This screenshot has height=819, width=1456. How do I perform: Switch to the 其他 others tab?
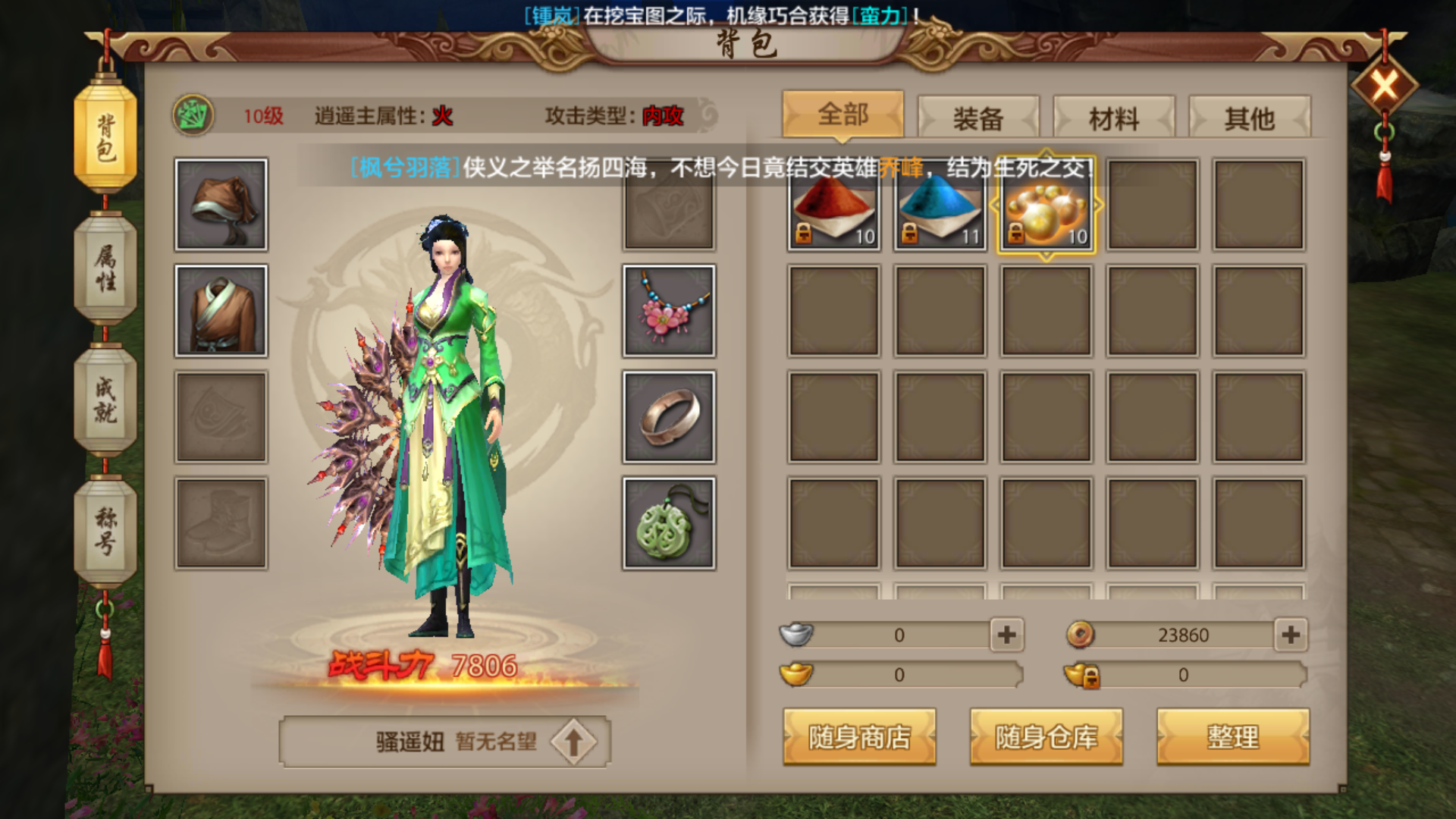pyautogui.click(x=1249, y=118)
